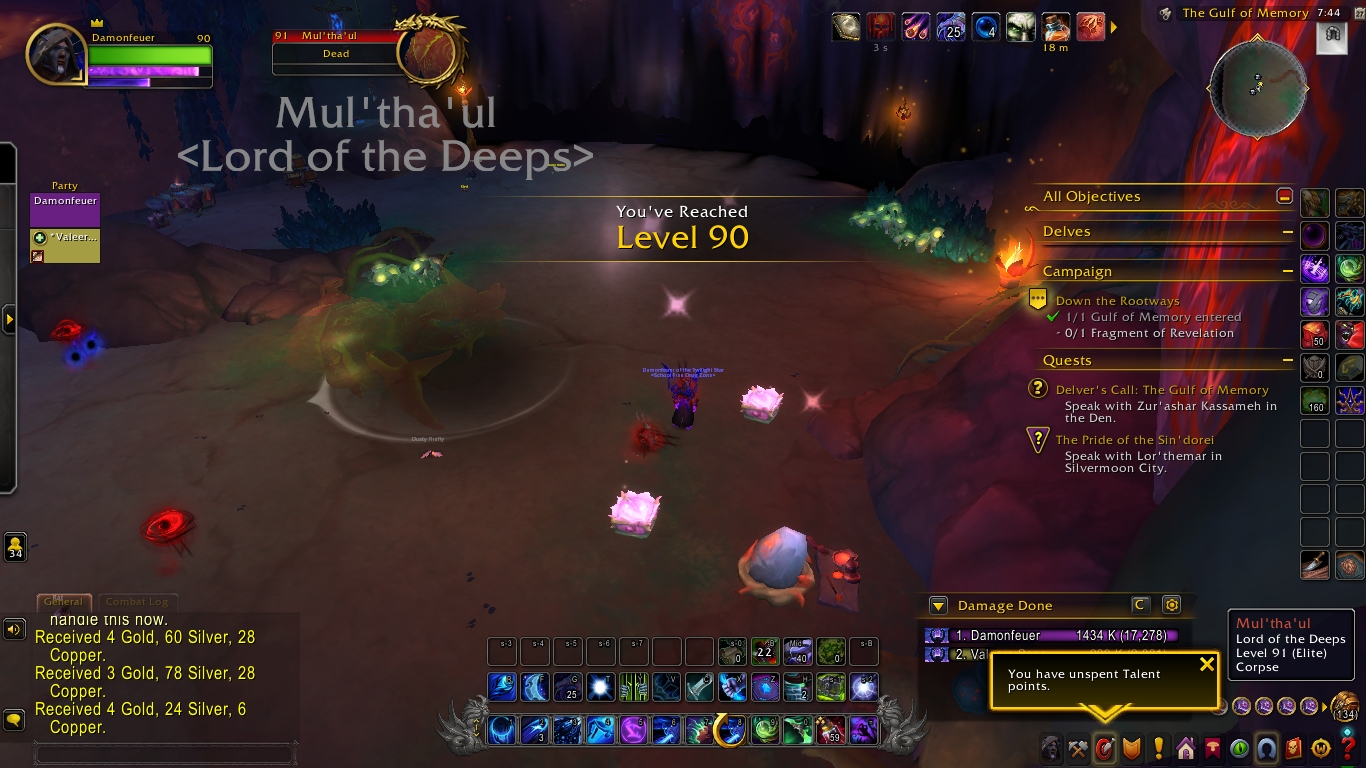Select Damonfeuer in the party frame

(65, 209)
